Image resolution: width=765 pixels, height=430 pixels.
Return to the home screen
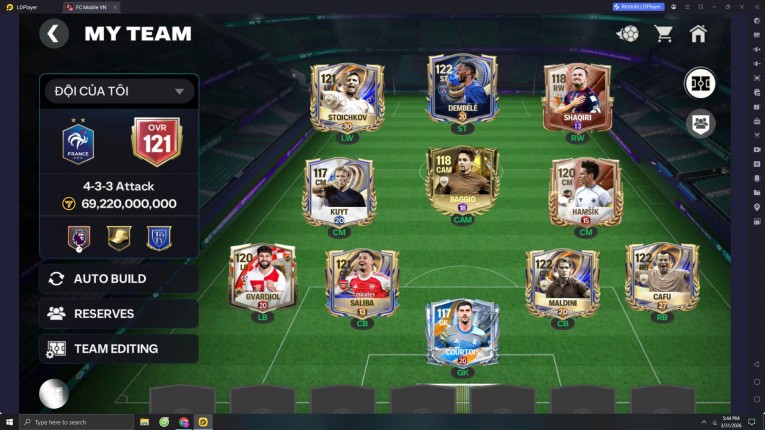(x=698, y=34)
